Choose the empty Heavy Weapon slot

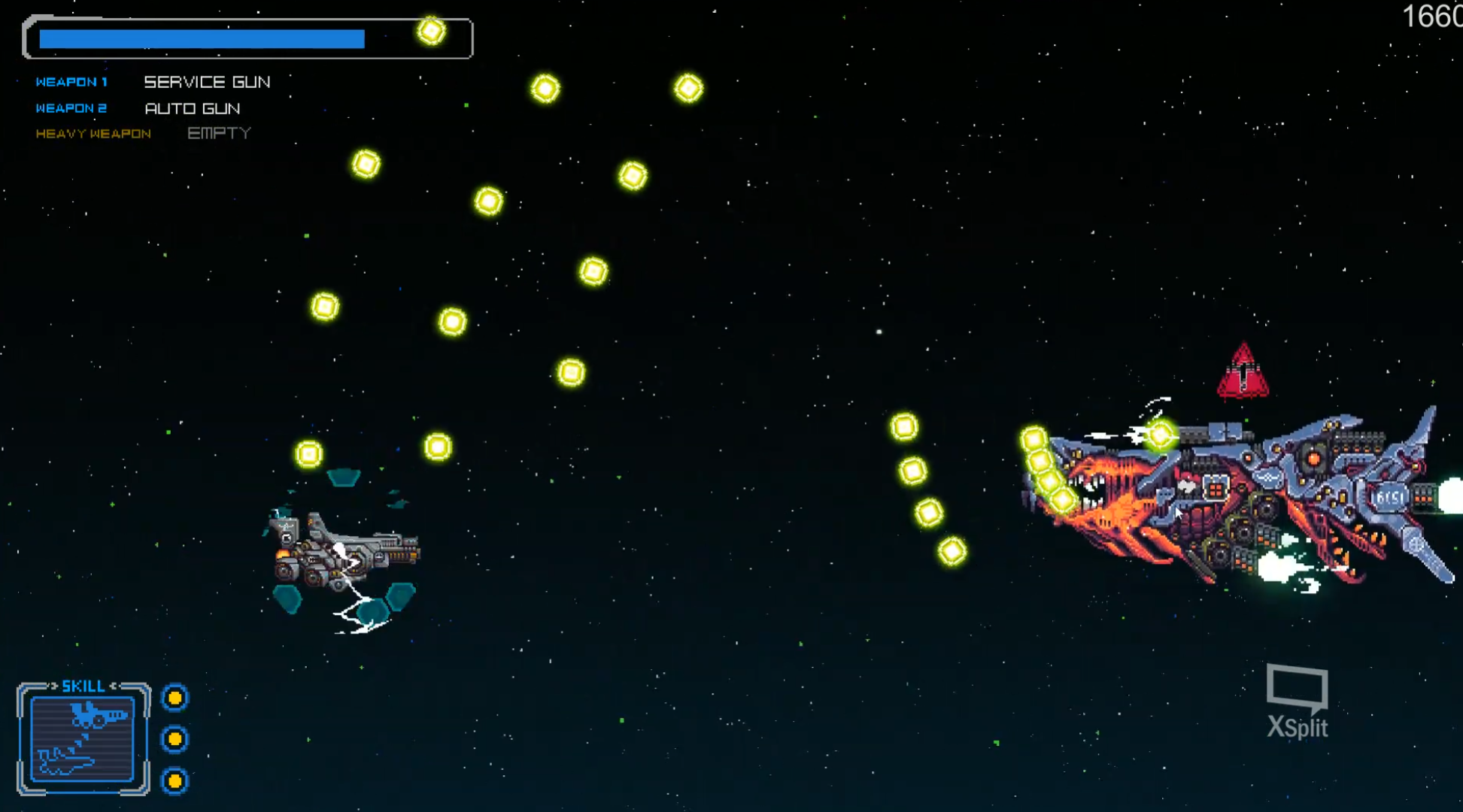point(219,133)
